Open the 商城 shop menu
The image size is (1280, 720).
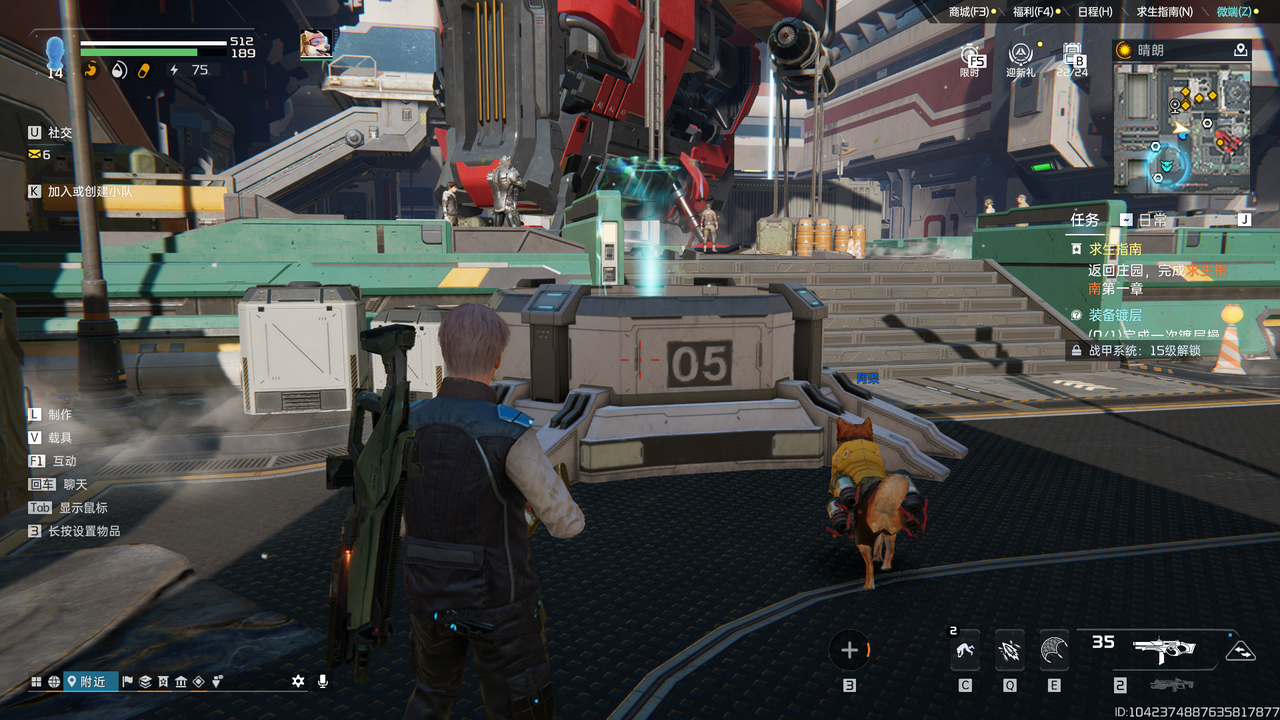[x=968, y=12]
